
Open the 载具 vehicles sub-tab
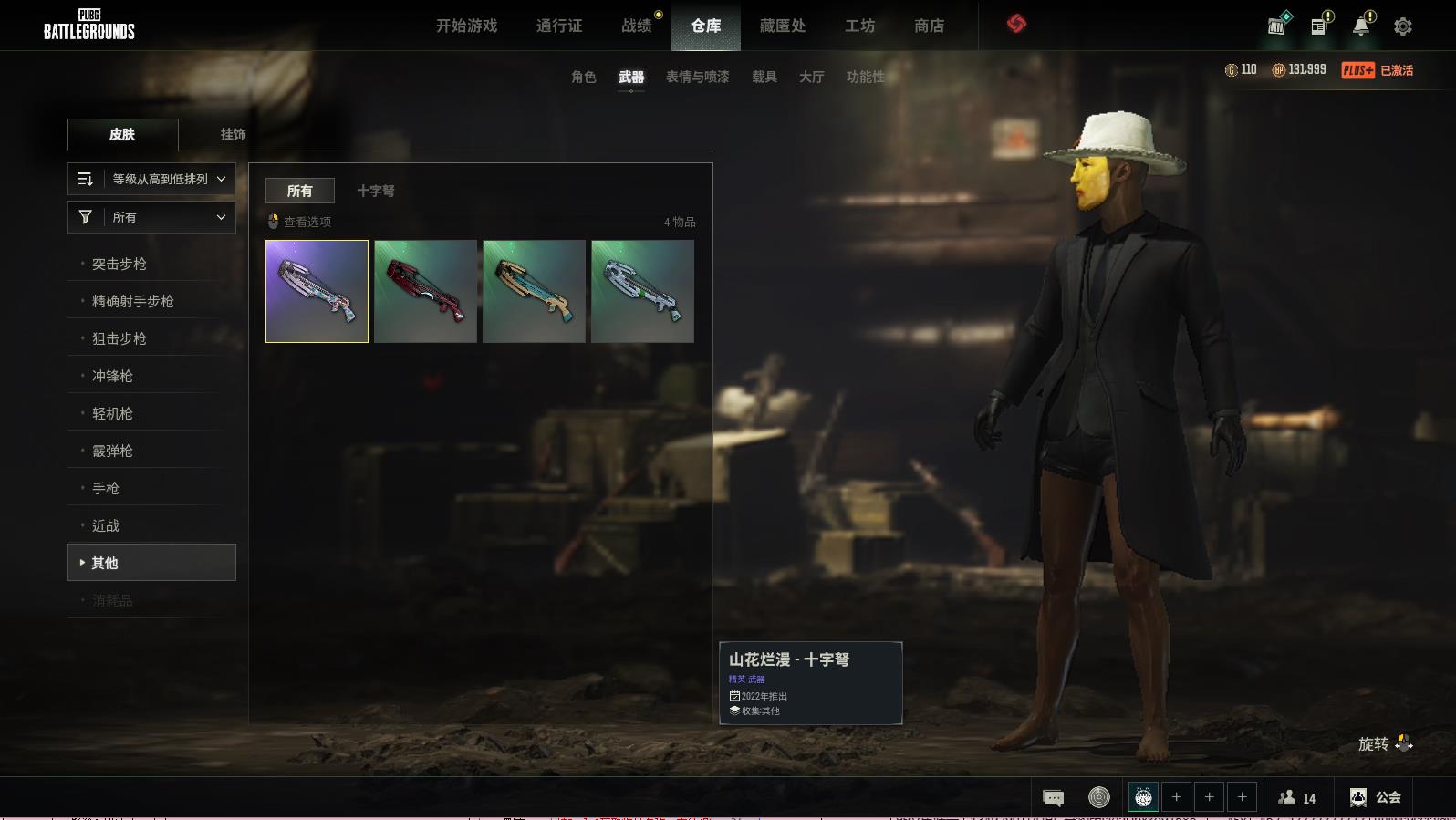[764, 77]
